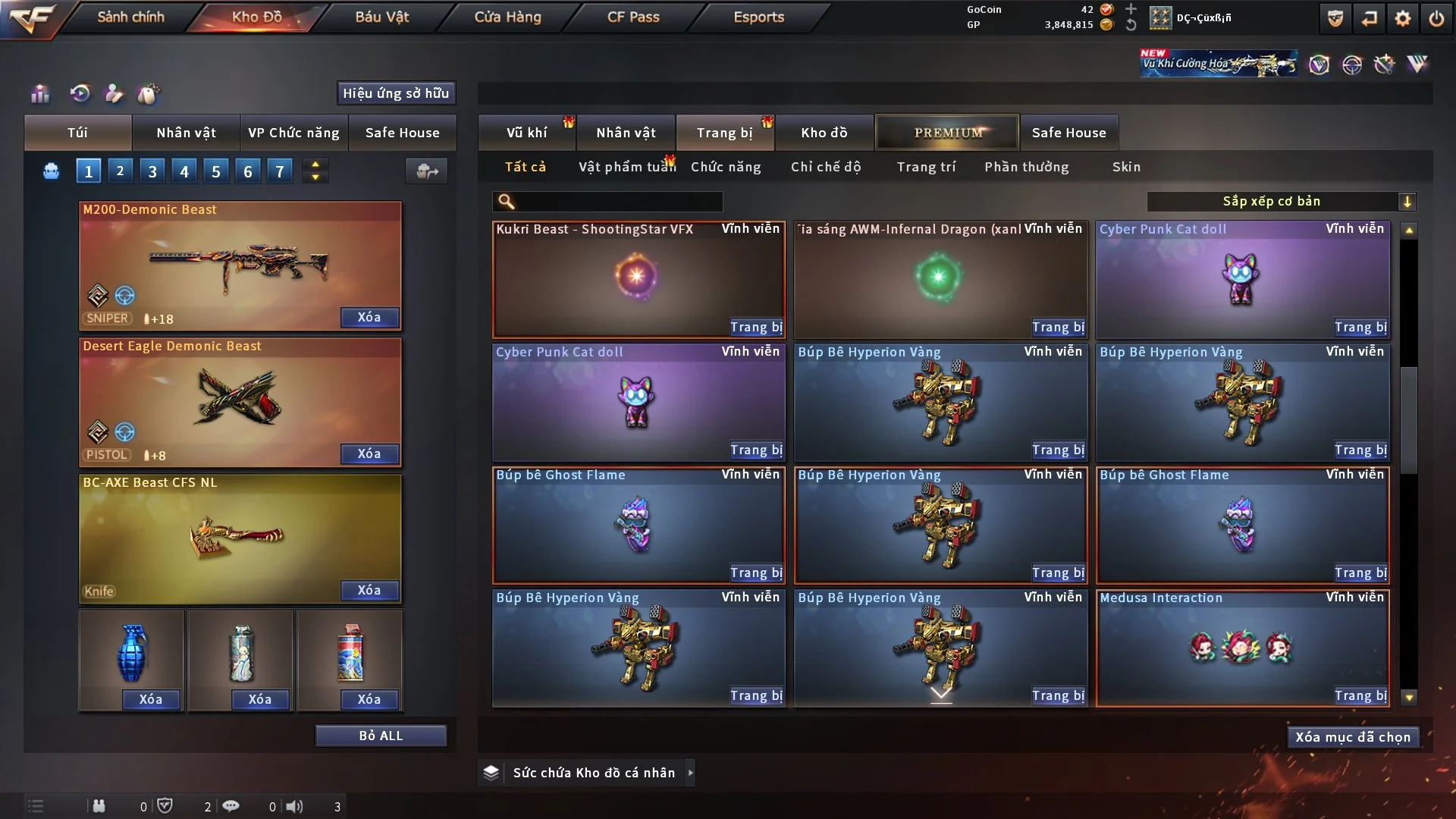Equip the Medusa Interaction item
The width and height of the screenshot is (1456, 819).
point(1360,696)
